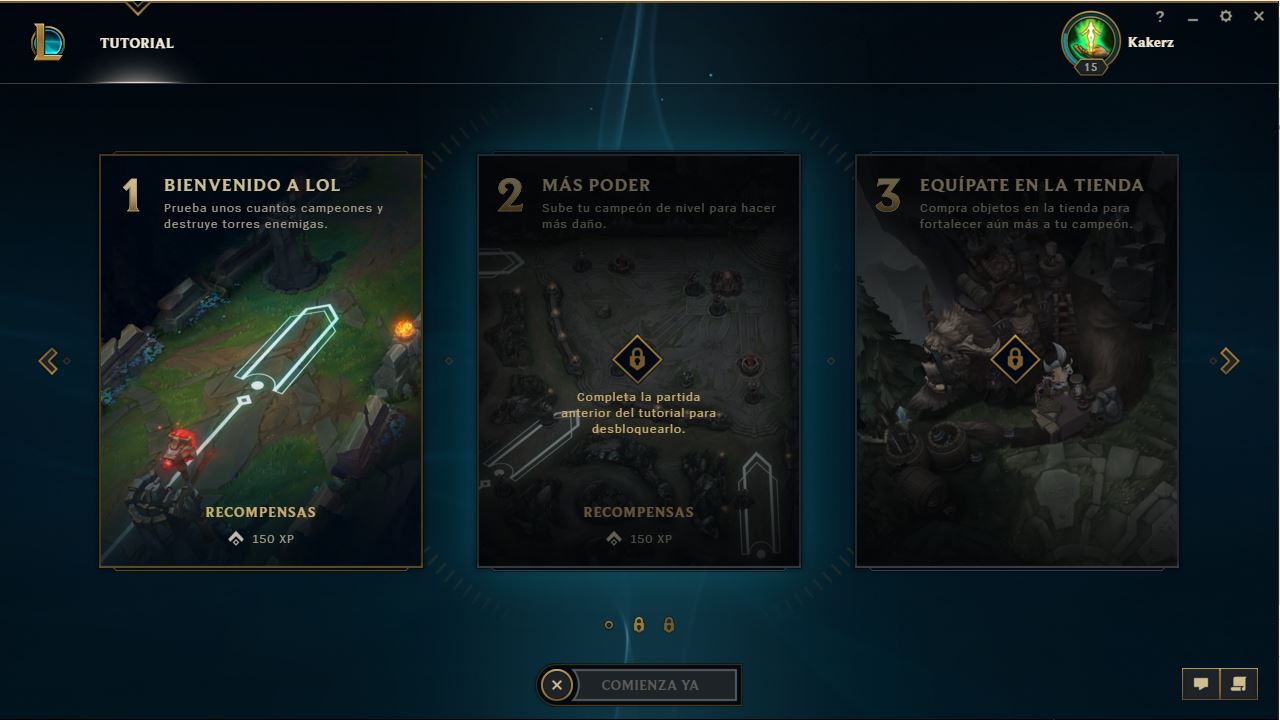Select the second locked page indicator

click(x=638, y=624)
